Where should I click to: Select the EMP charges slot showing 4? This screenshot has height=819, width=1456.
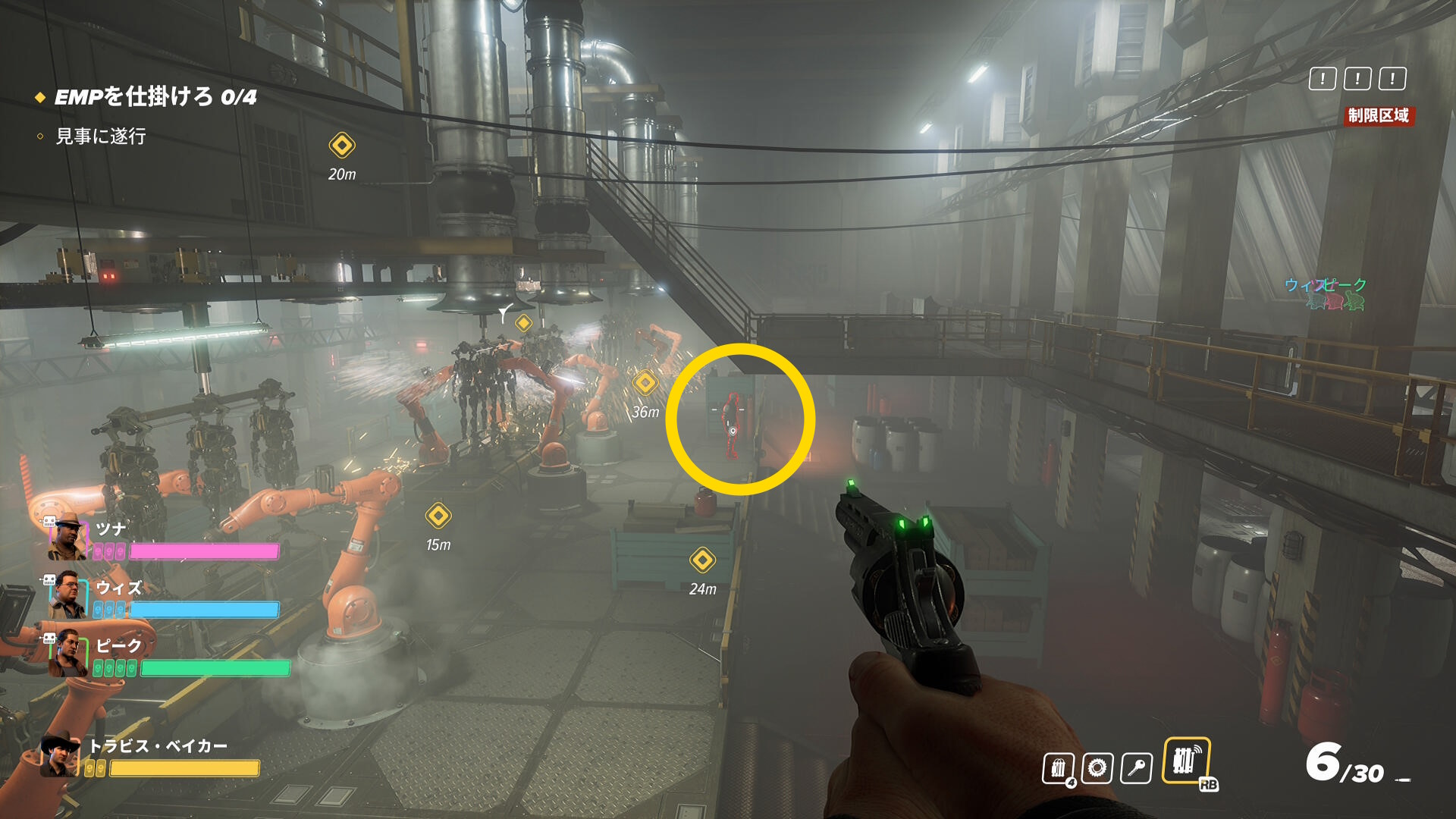1058,768
